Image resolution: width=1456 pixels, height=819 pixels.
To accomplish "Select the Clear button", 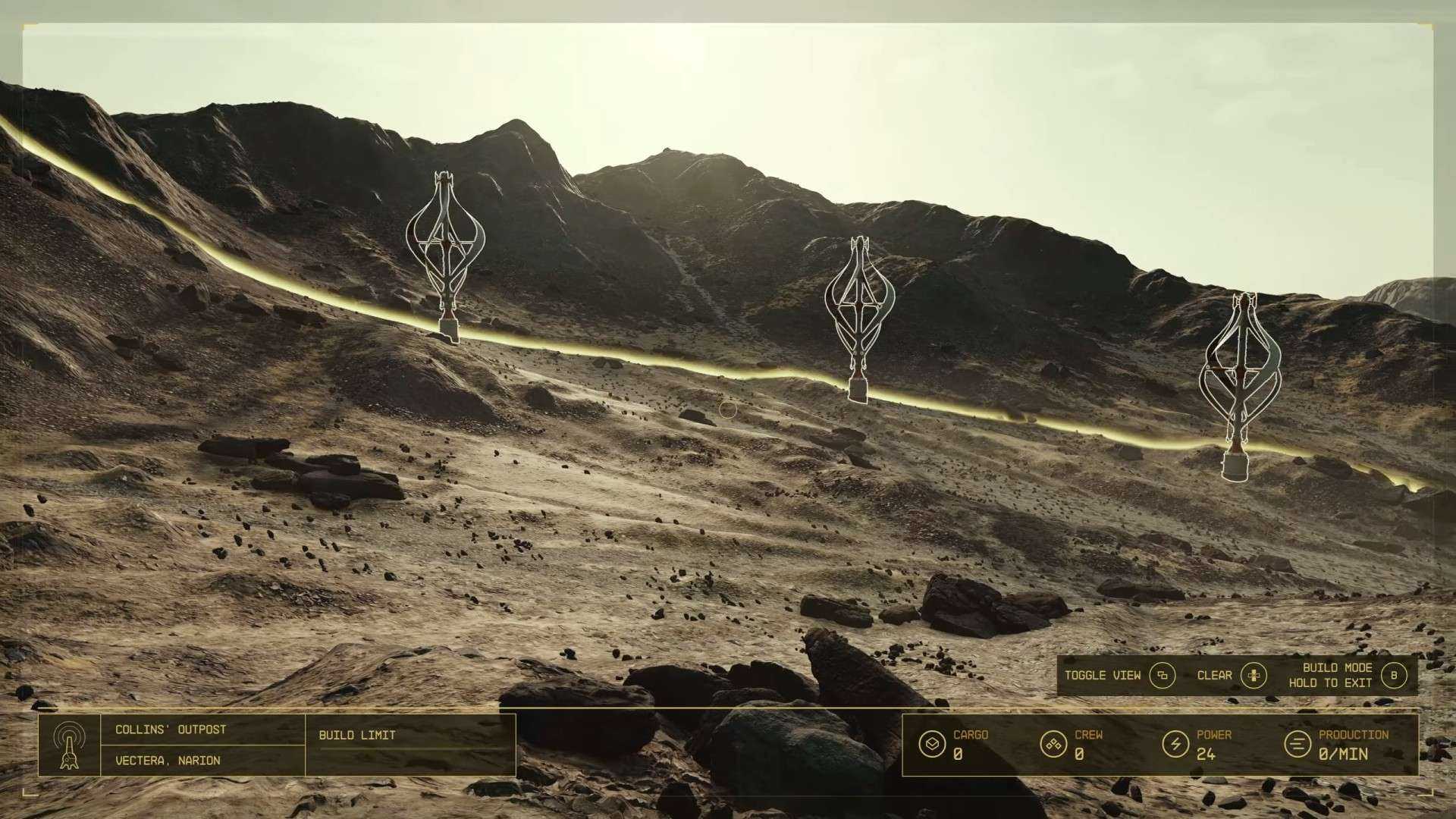I will (x=1253, y=675).
